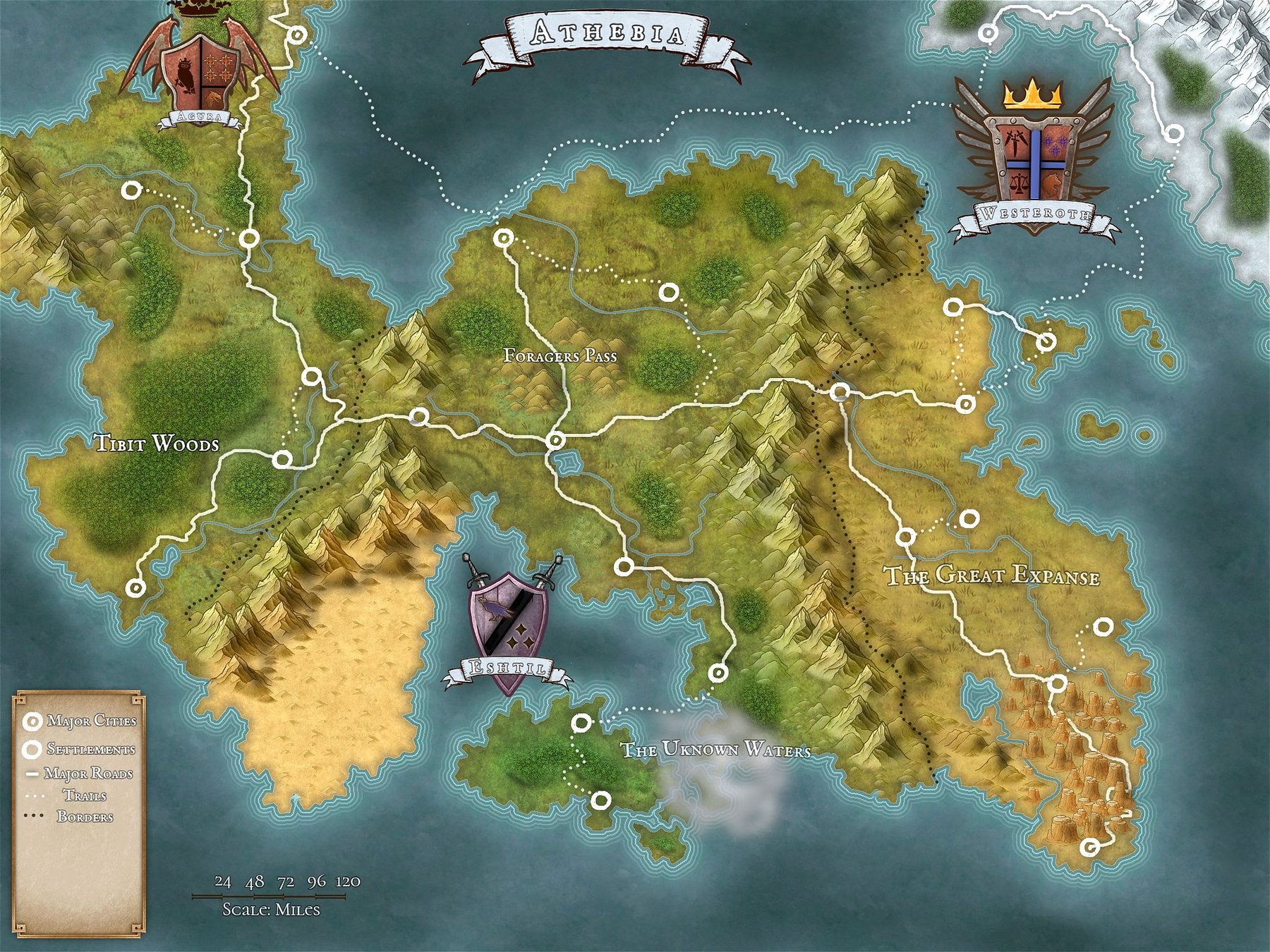
Task: Click The Uknown Waters label
Action: [x=715, y=750]
